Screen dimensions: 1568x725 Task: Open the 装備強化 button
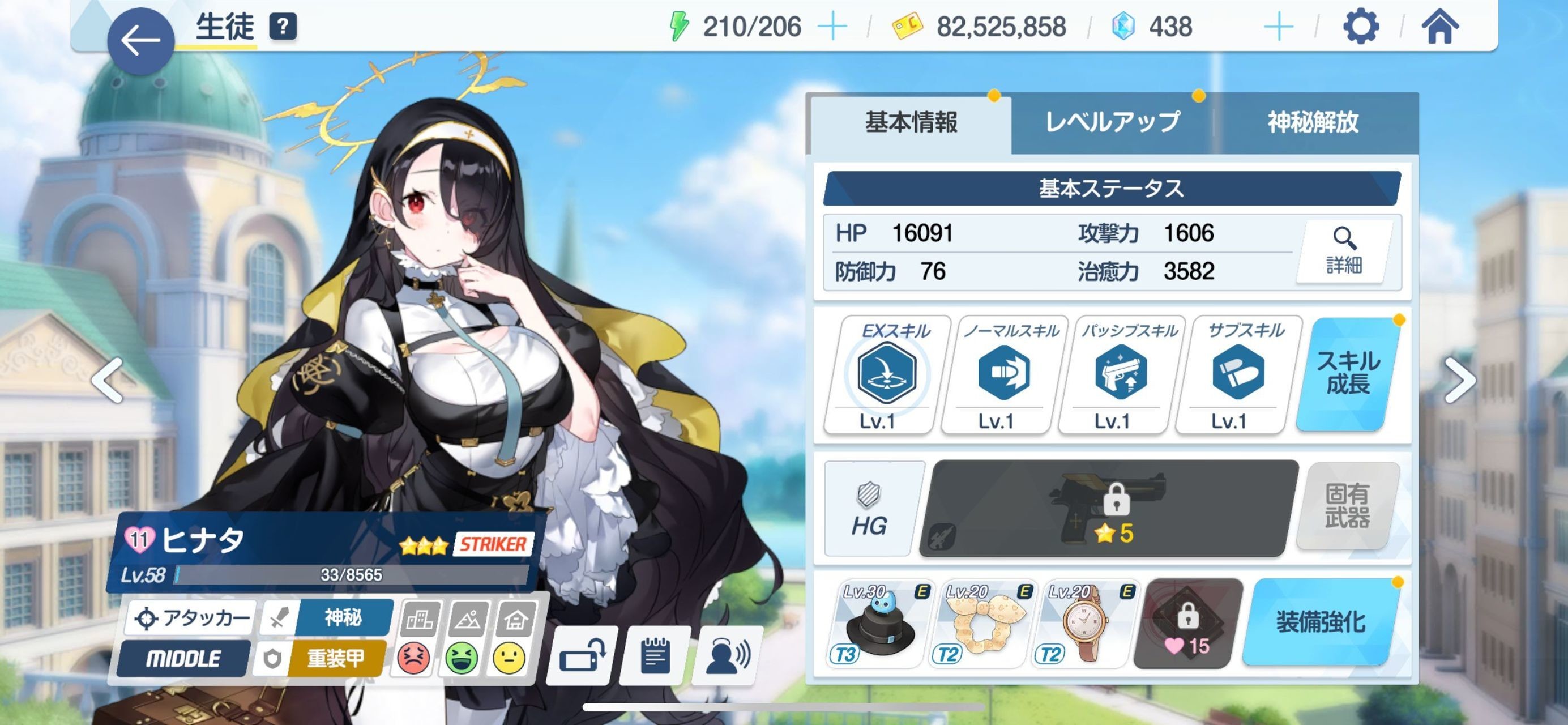1321,622
